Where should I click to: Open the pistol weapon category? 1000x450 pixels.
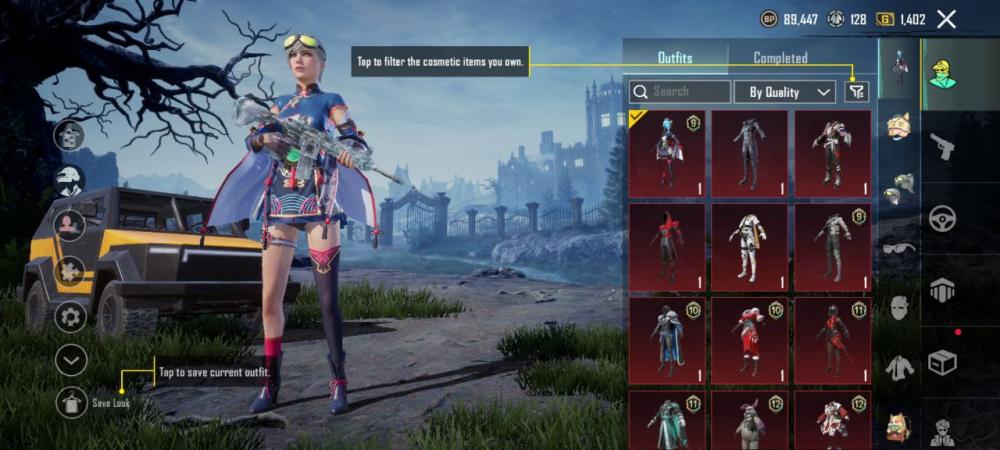[942, 147]
